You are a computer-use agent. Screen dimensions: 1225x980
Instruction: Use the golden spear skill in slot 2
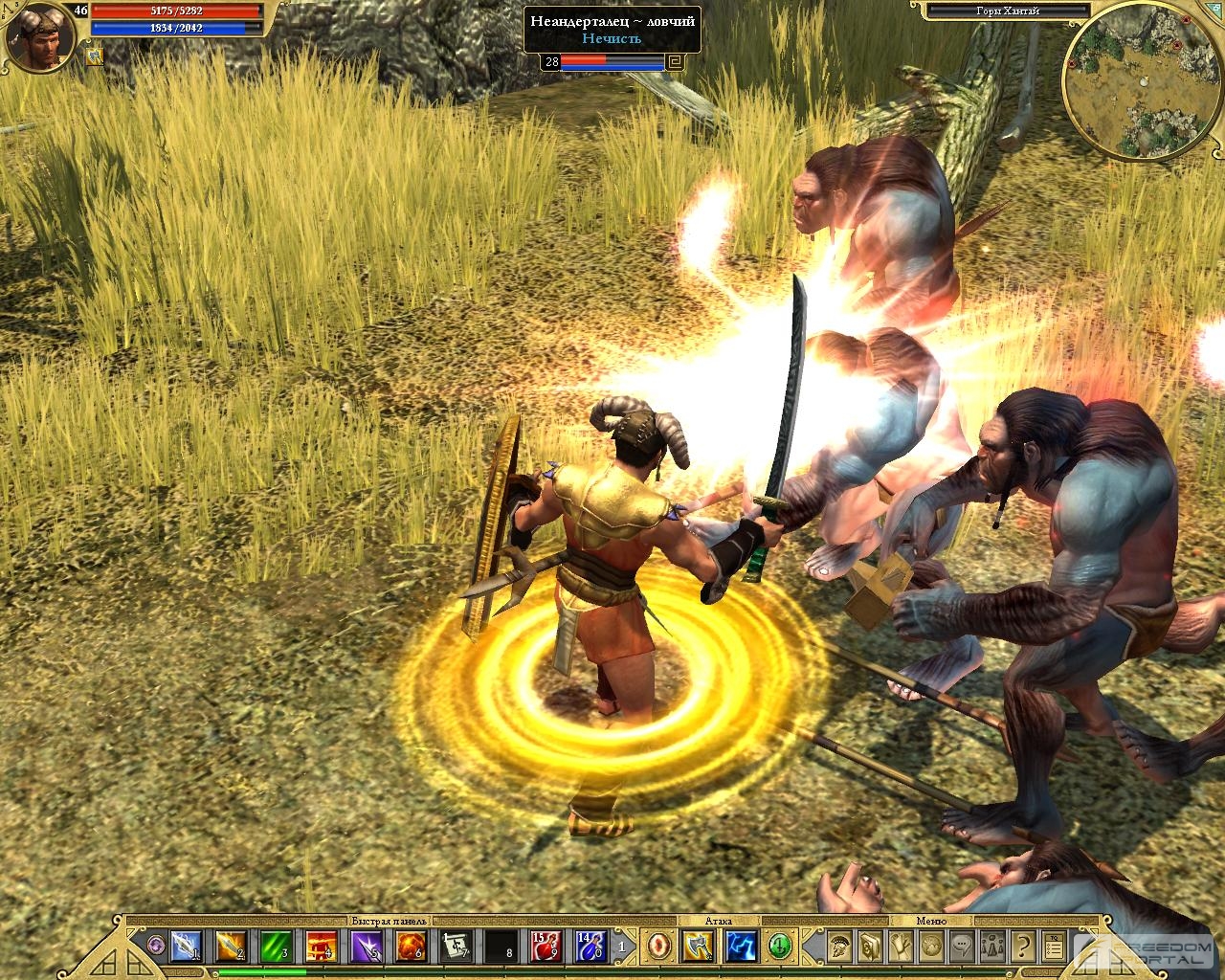click(x=230, y=947)
